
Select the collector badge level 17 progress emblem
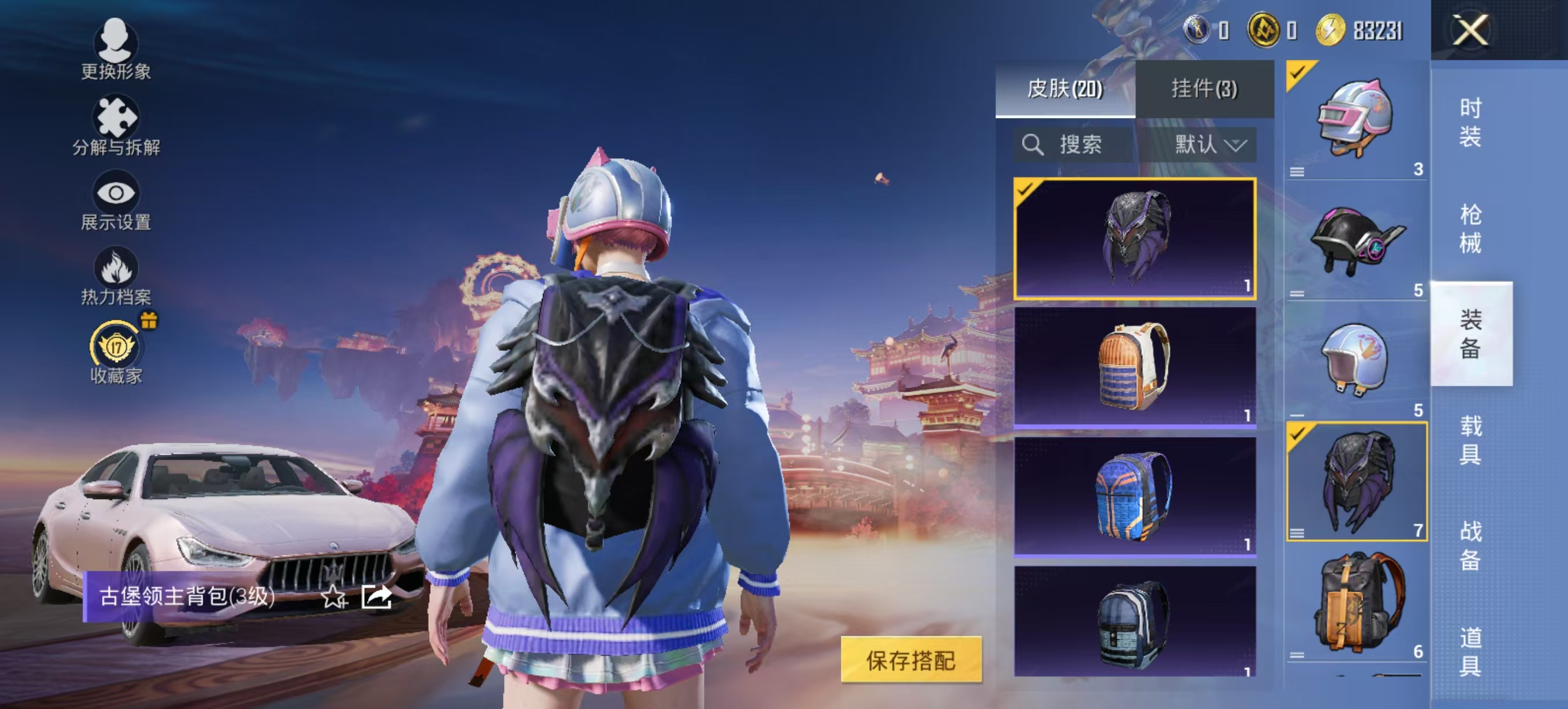pos(116,347)
